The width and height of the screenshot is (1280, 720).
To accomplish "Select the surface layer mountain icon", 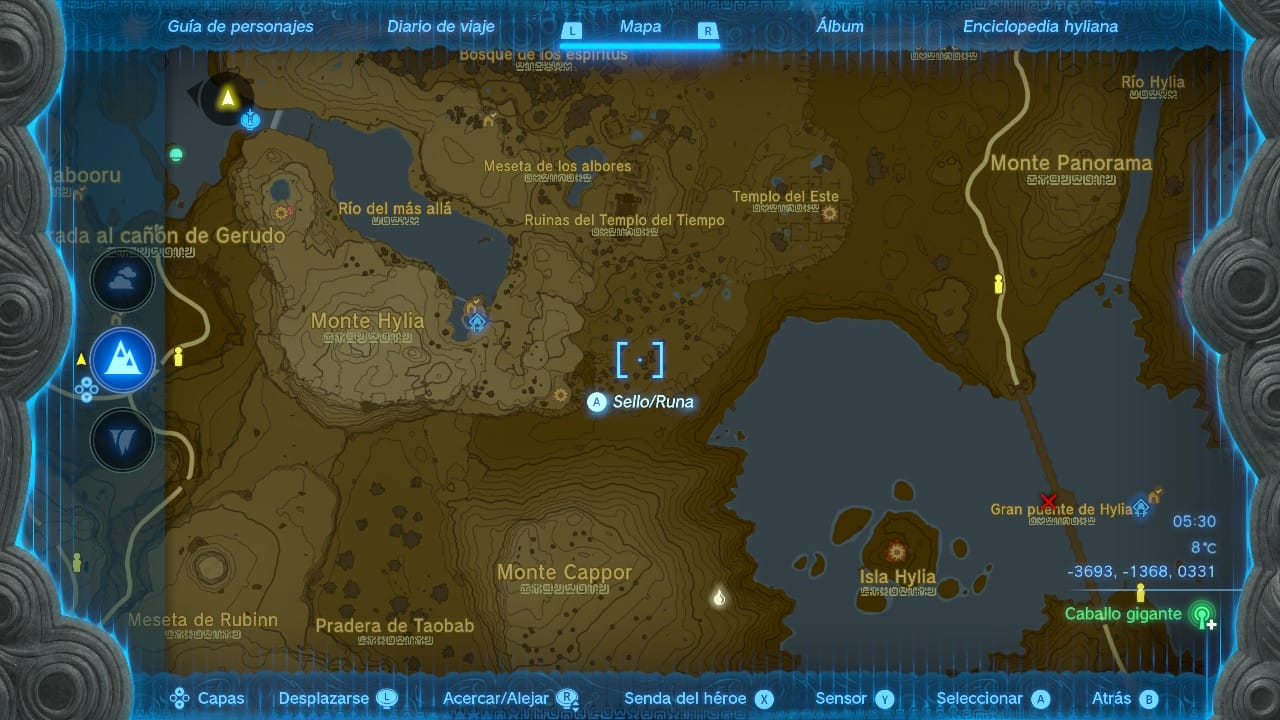I will (x=123, y=360).
